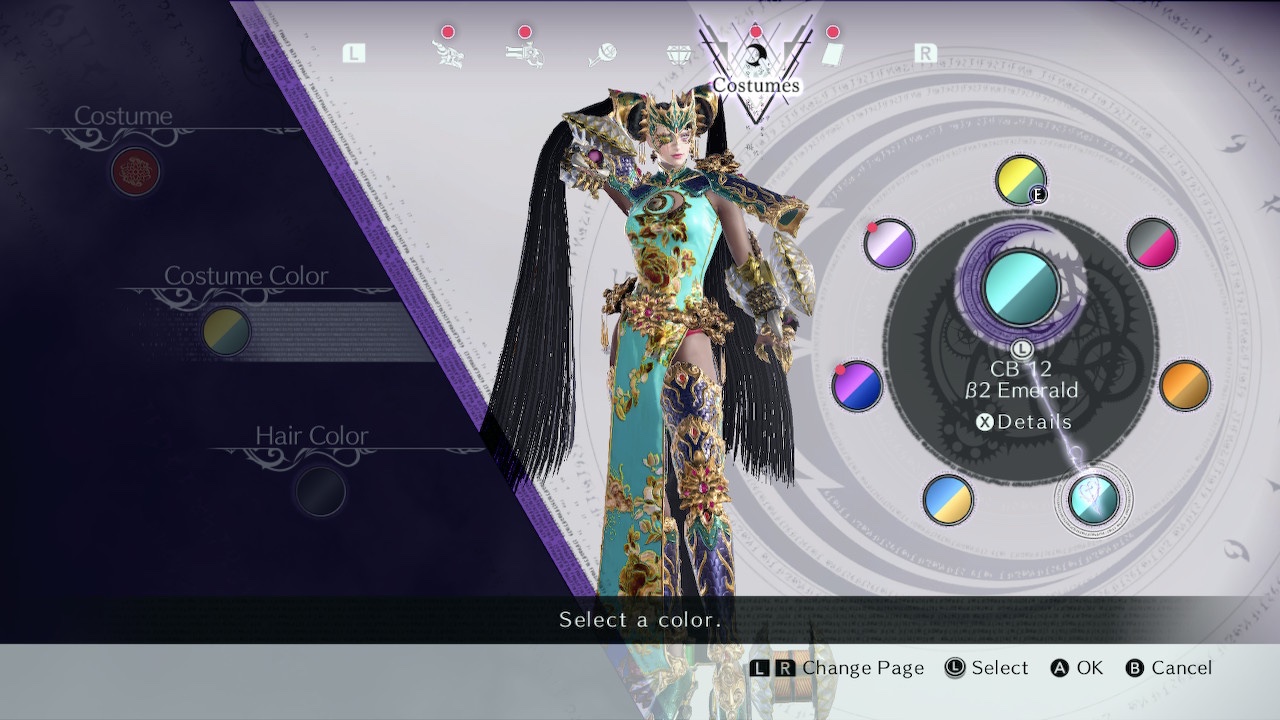Open the demon summons tab icon

[x=448, y=55]
